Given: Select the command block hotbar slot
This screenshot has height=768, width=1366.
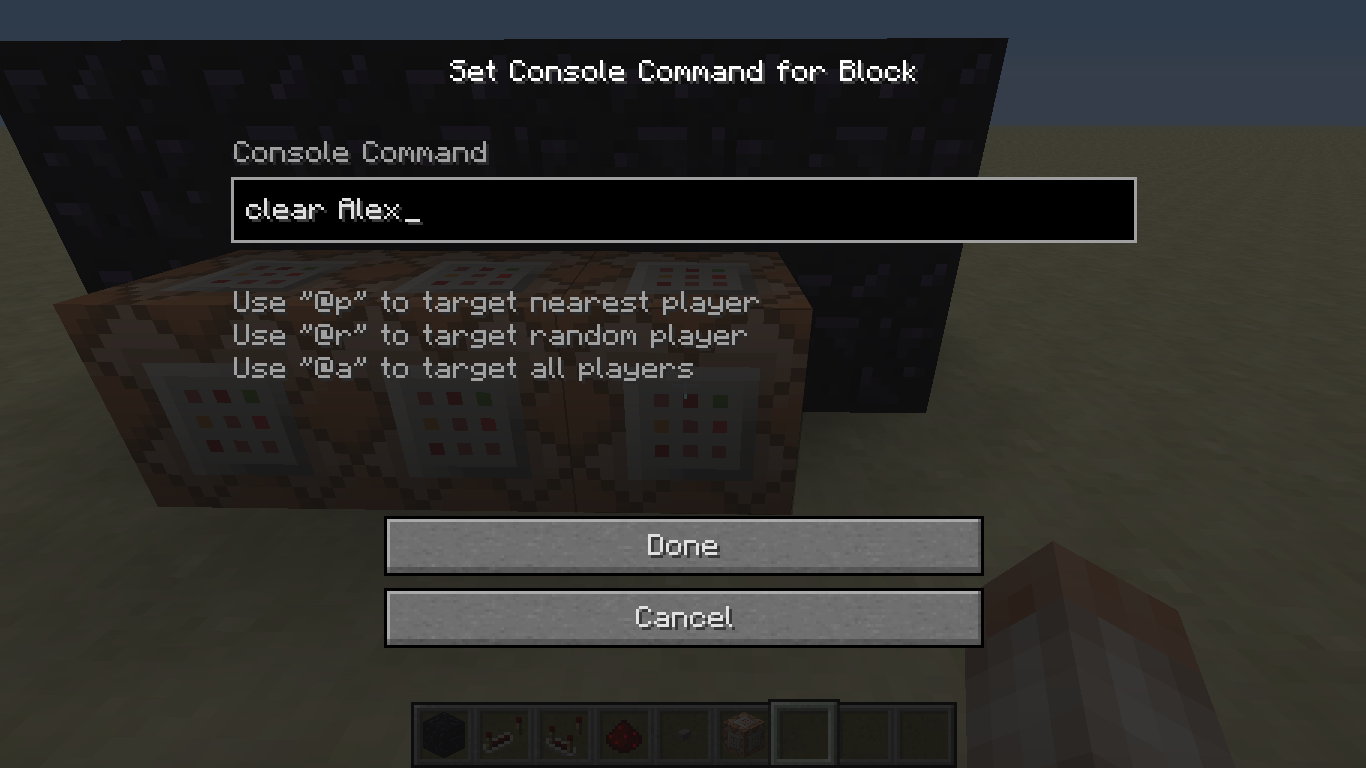Looking at the screenshot, I should click(x=744, y=735).
